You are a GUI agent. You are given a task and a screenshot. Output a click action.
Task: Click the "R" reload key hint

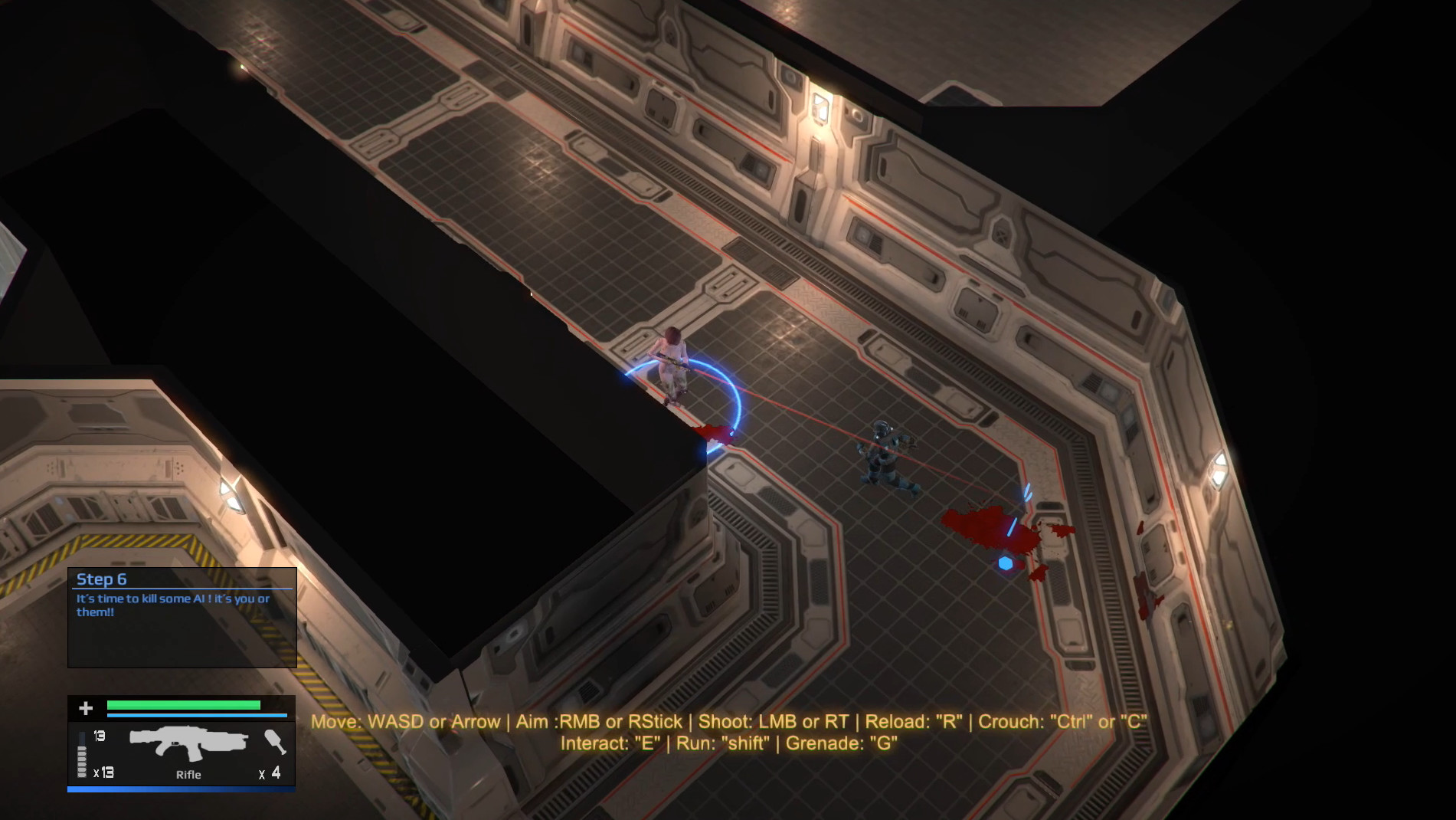948,720
